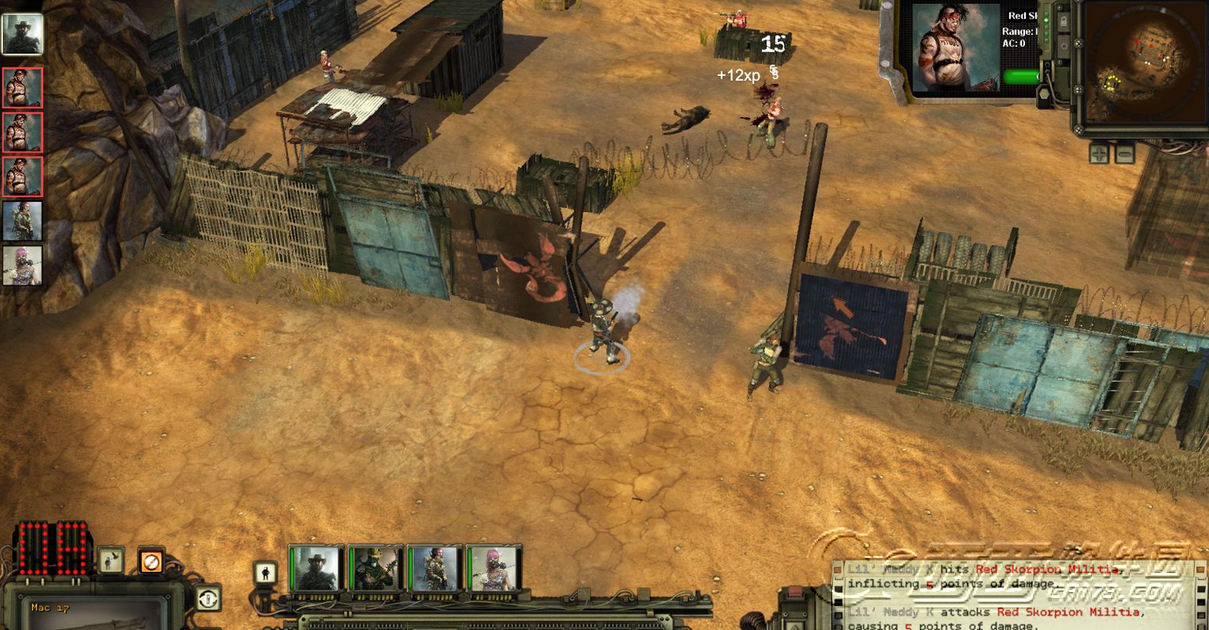
Task: Zoom in the minimap with plus button
Action: [x=1099, y=153]
